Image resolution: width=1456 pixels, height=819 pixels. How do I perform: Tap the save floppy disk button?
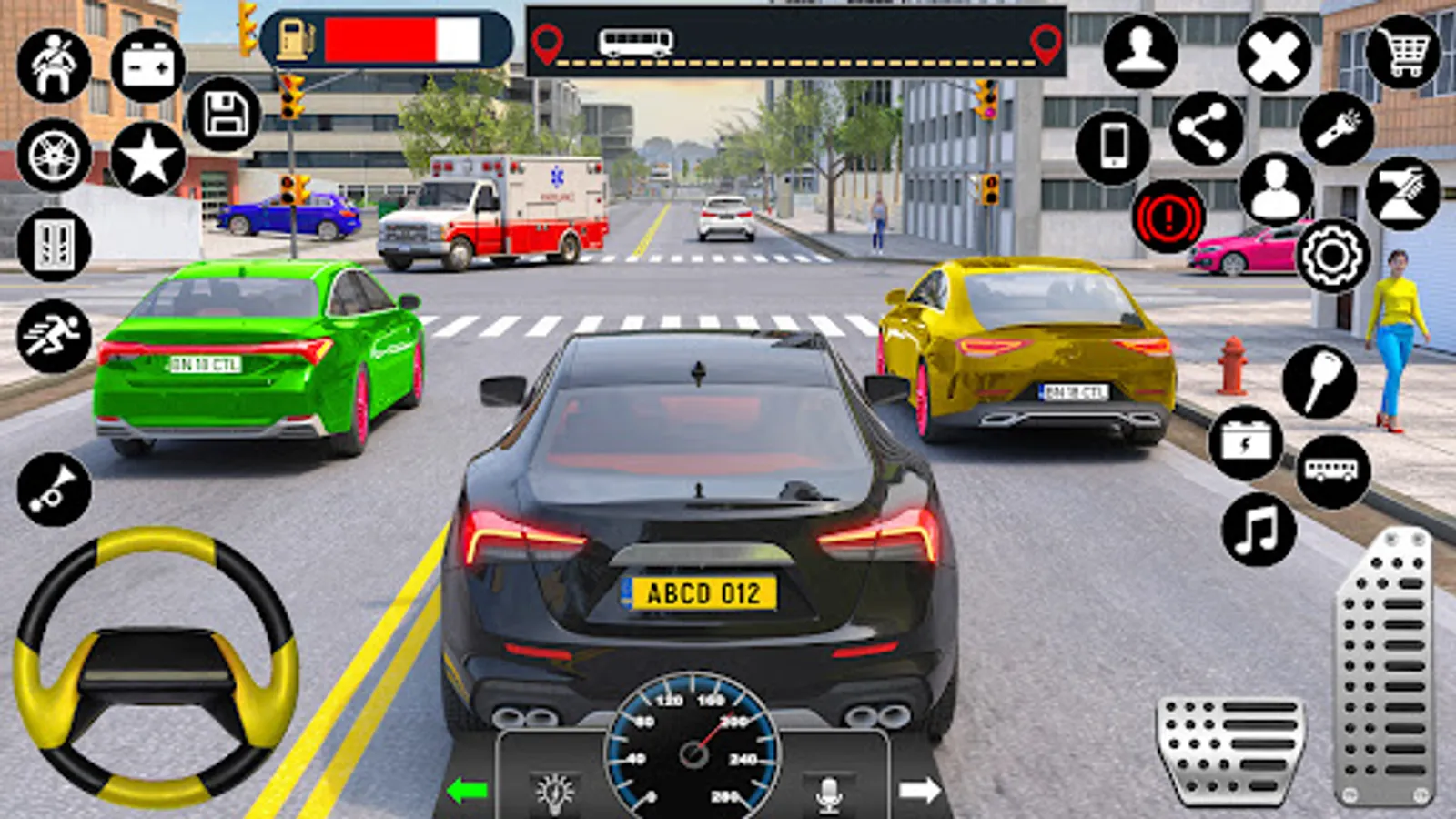pyautogui.click(x=224, y=115)
